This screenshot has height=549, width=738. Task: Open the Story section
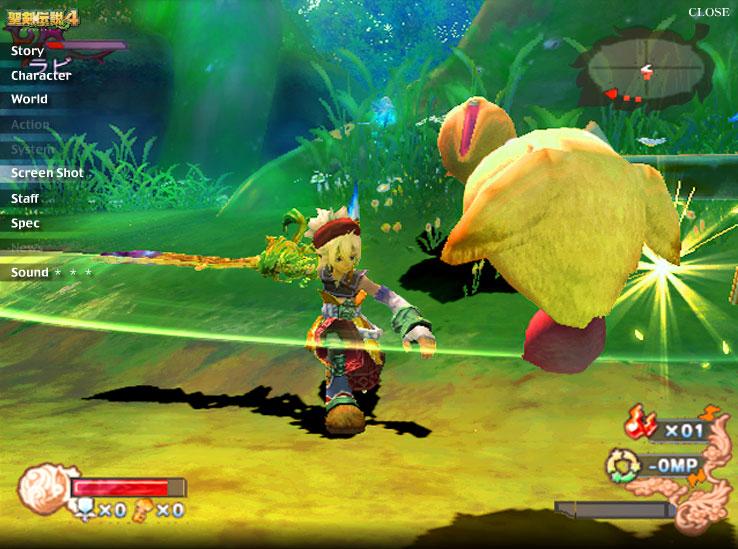pos(28,51)
